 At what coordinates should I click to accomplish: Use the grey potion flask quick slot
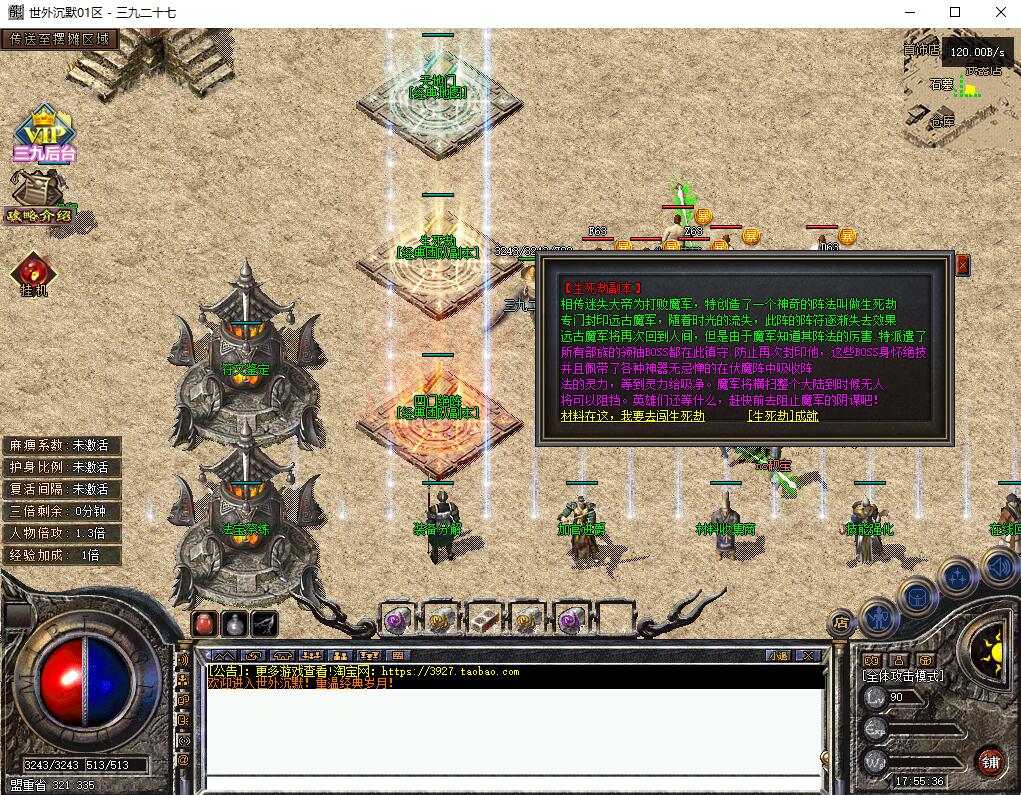point(234,623)
